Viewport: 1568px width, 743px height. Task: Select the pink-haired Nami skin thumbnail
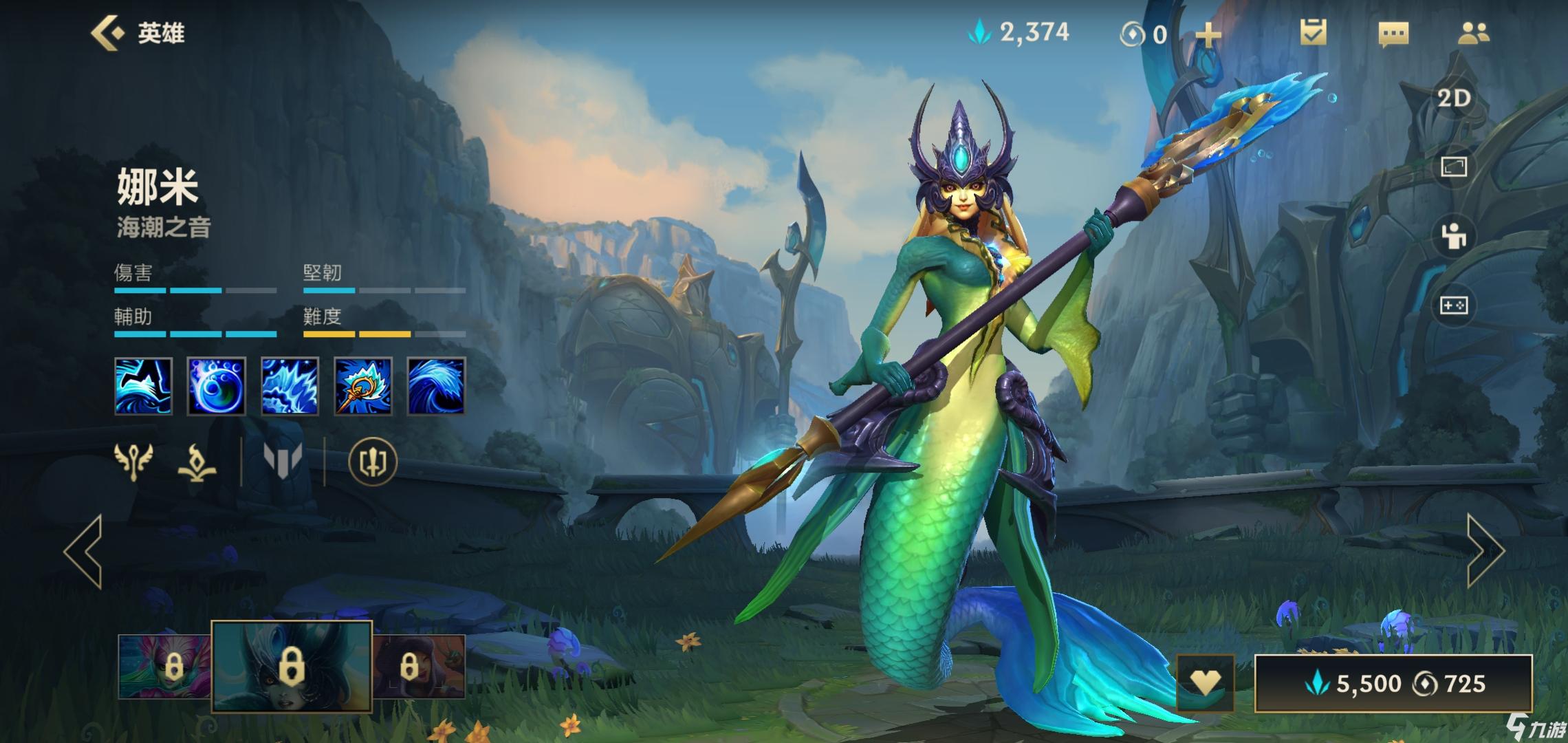pos(164,666)
